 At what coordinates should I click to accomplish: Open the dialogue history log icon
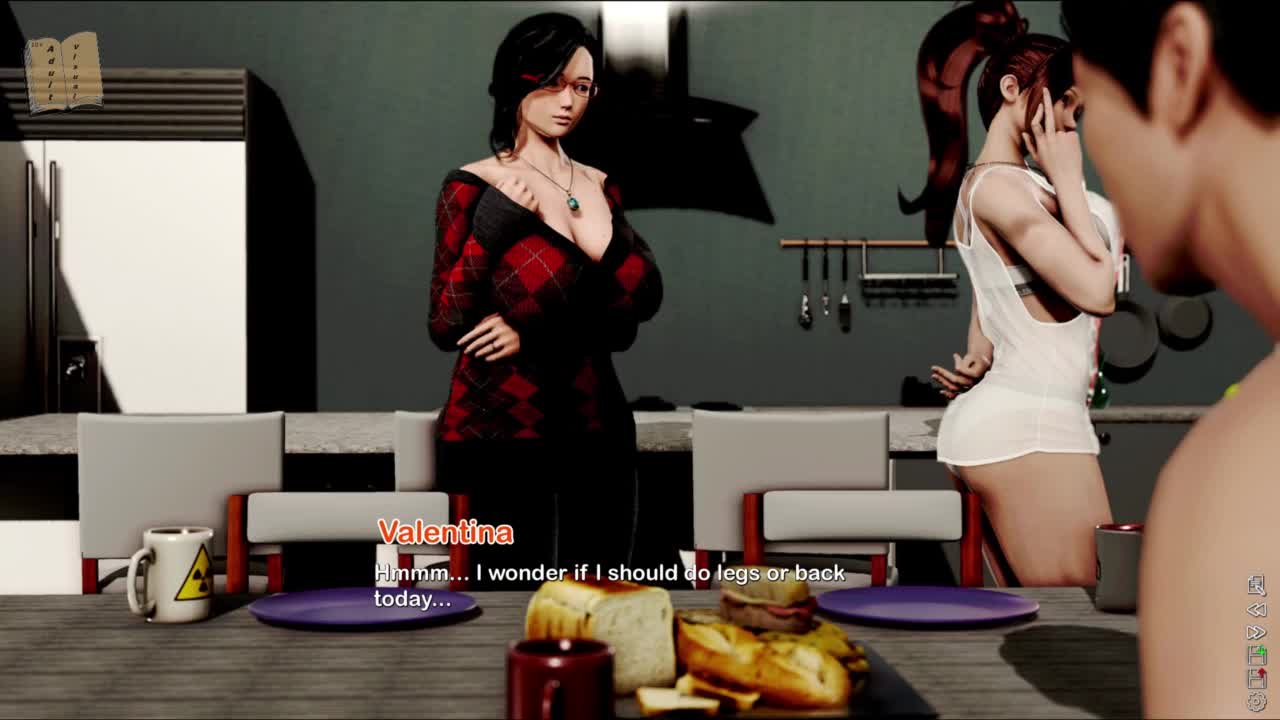(x=1257, y=586)
